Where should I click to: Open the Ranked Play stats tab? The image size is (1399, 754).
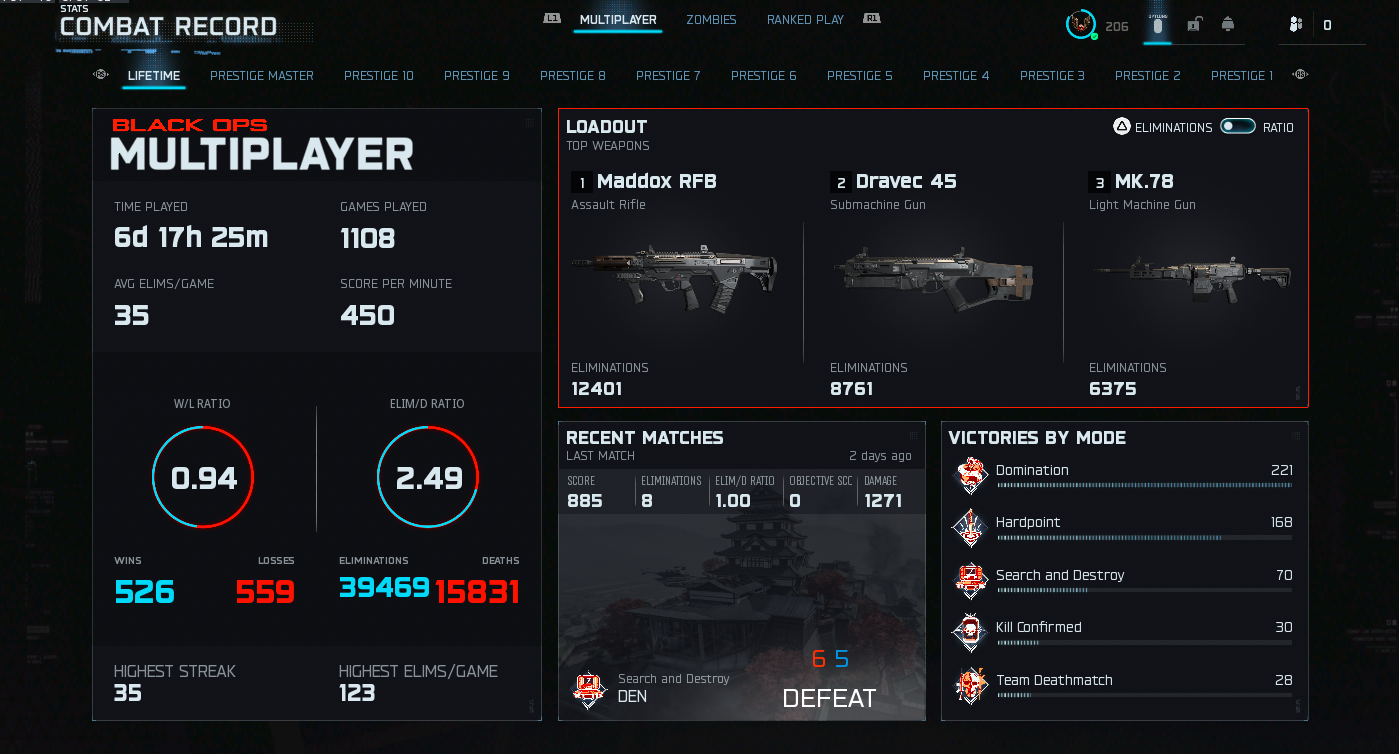tap(805, 19)
